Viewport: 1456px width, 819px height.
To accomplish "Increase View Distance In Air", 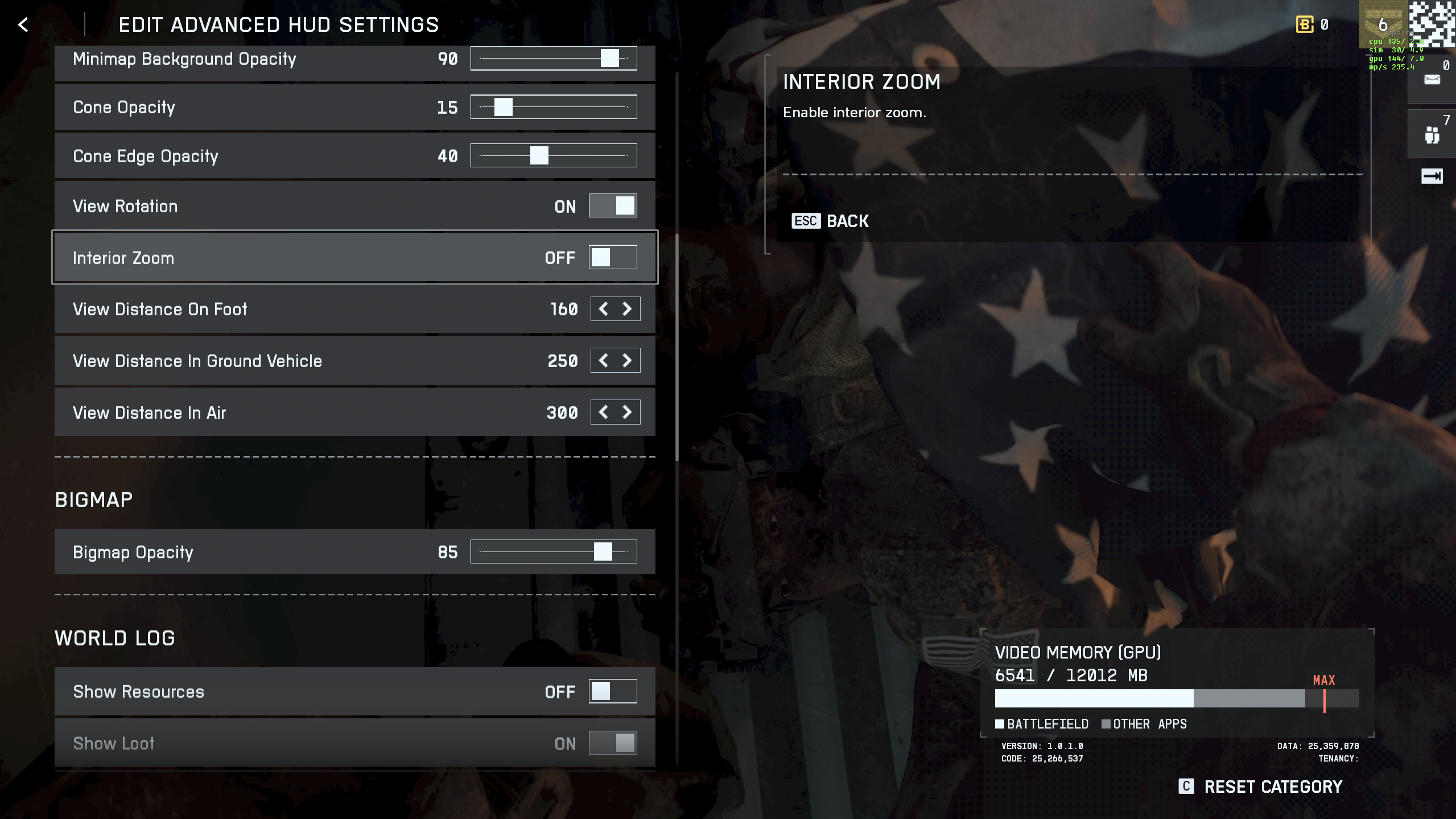I will (627, 412).
